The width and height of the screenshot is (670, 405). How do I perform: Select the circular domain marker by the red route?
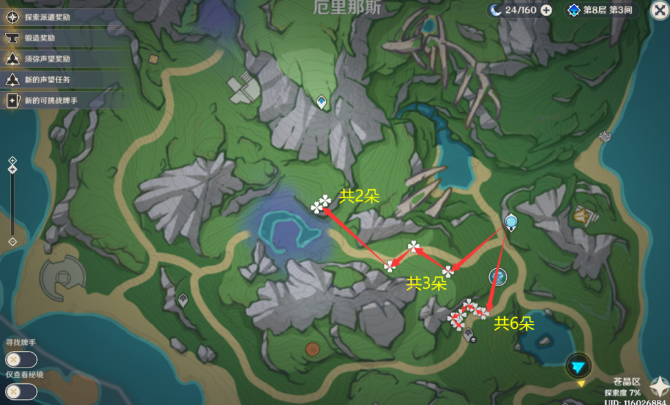(497, 277)
